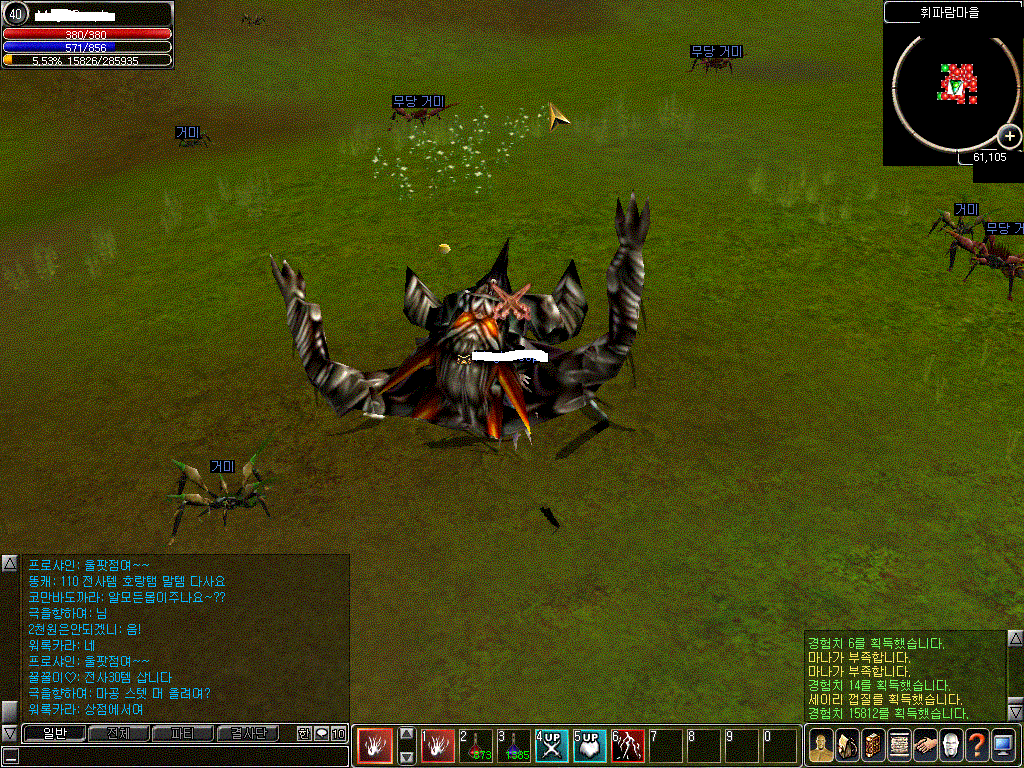Activate the crossed swords UP buff

coord(551,746)
